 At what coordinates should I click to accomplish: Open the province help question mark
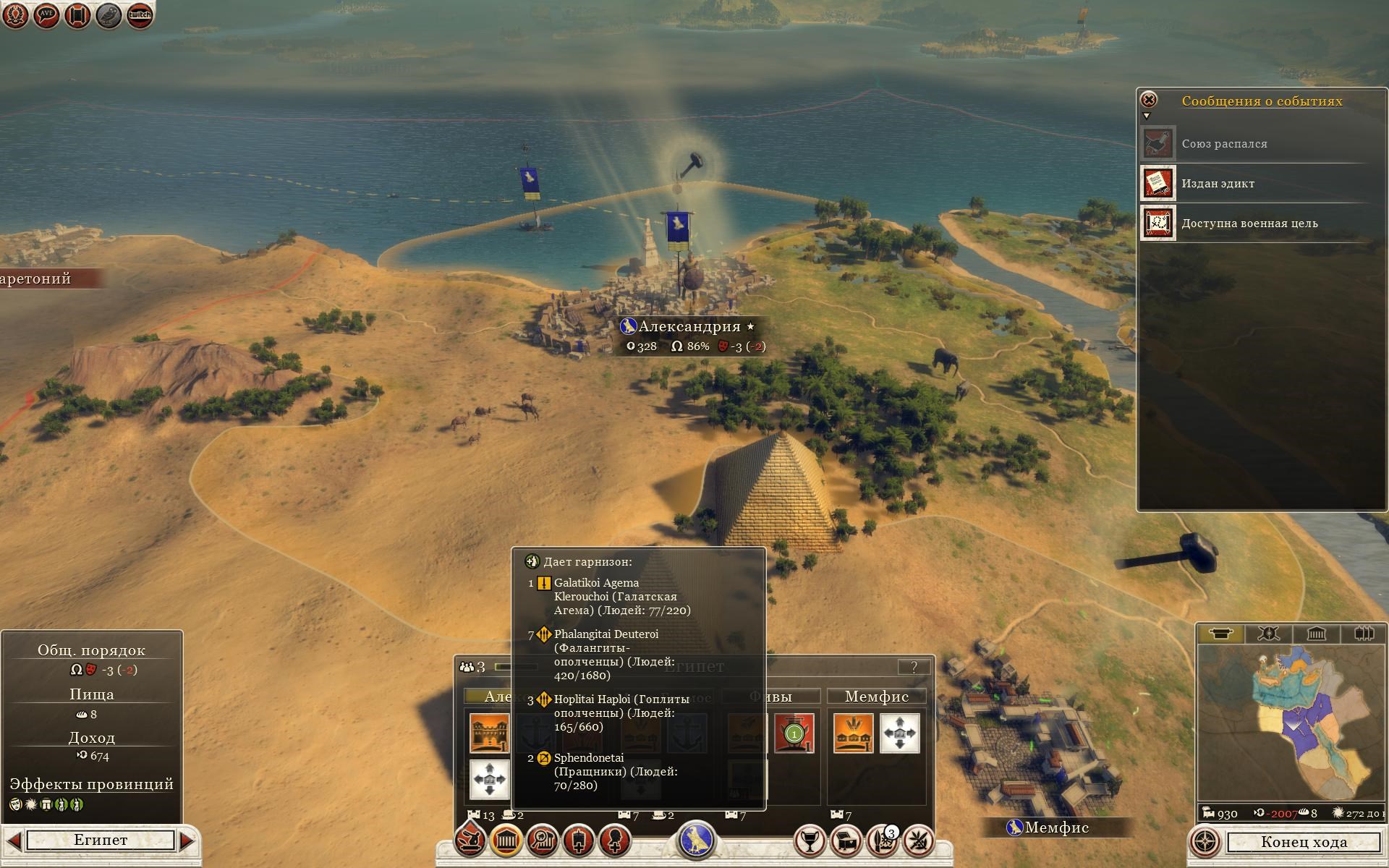[914, 667]
